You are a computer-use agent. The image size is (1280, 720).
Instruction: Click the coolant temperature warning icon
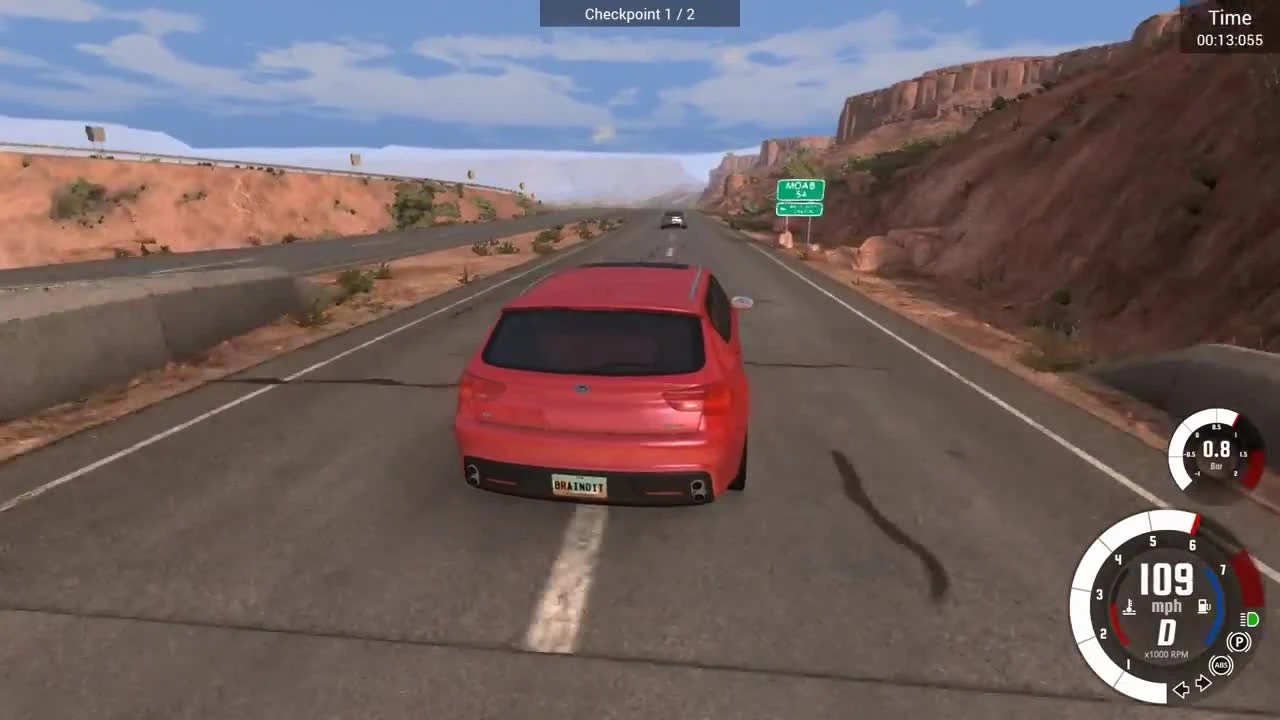[1128, 604]
